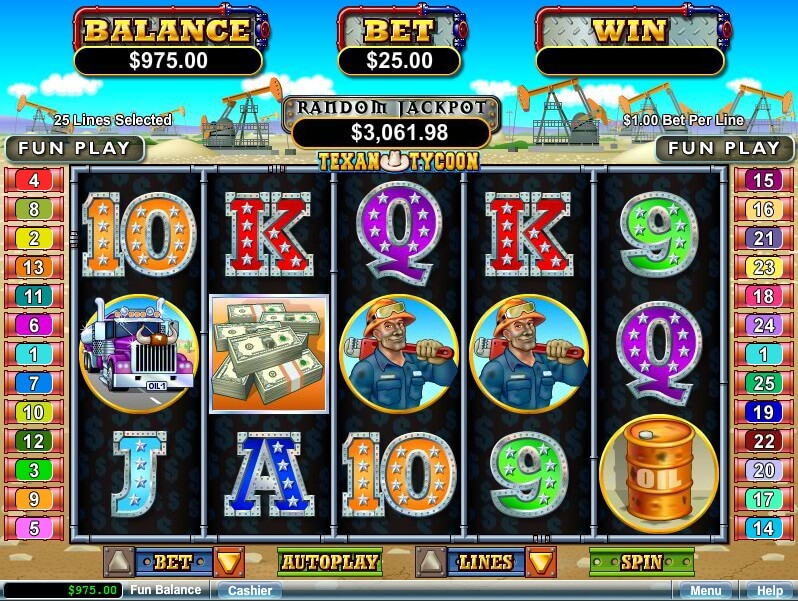The width and height of the screenshot is (798, 601).
Task: Decrease the bet with the down arrow
Action: pyautogui.click(x=229, y=562)
